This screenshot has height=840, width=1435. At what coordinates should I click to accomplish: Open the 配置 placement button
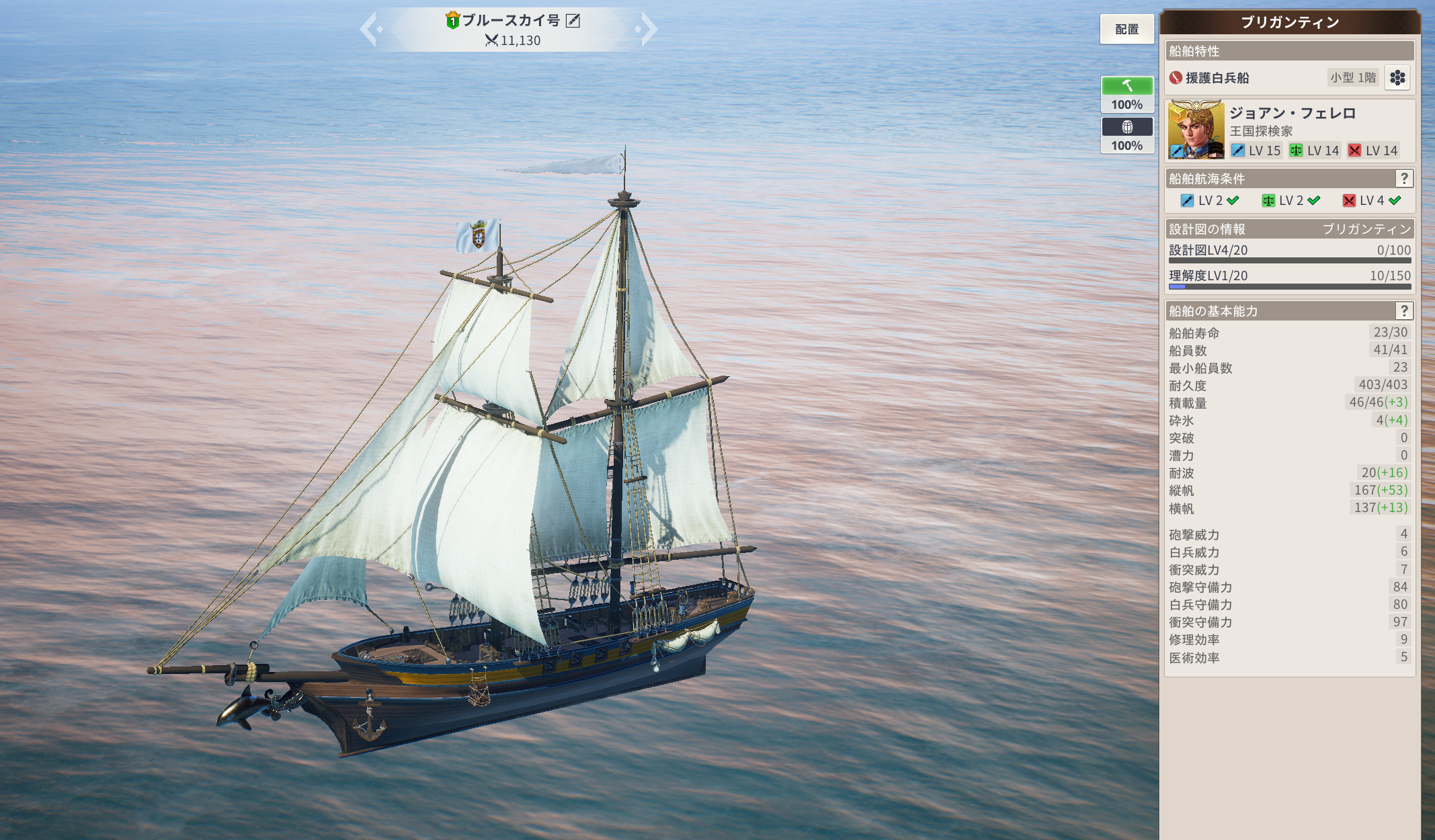(x=1126, y=30)
